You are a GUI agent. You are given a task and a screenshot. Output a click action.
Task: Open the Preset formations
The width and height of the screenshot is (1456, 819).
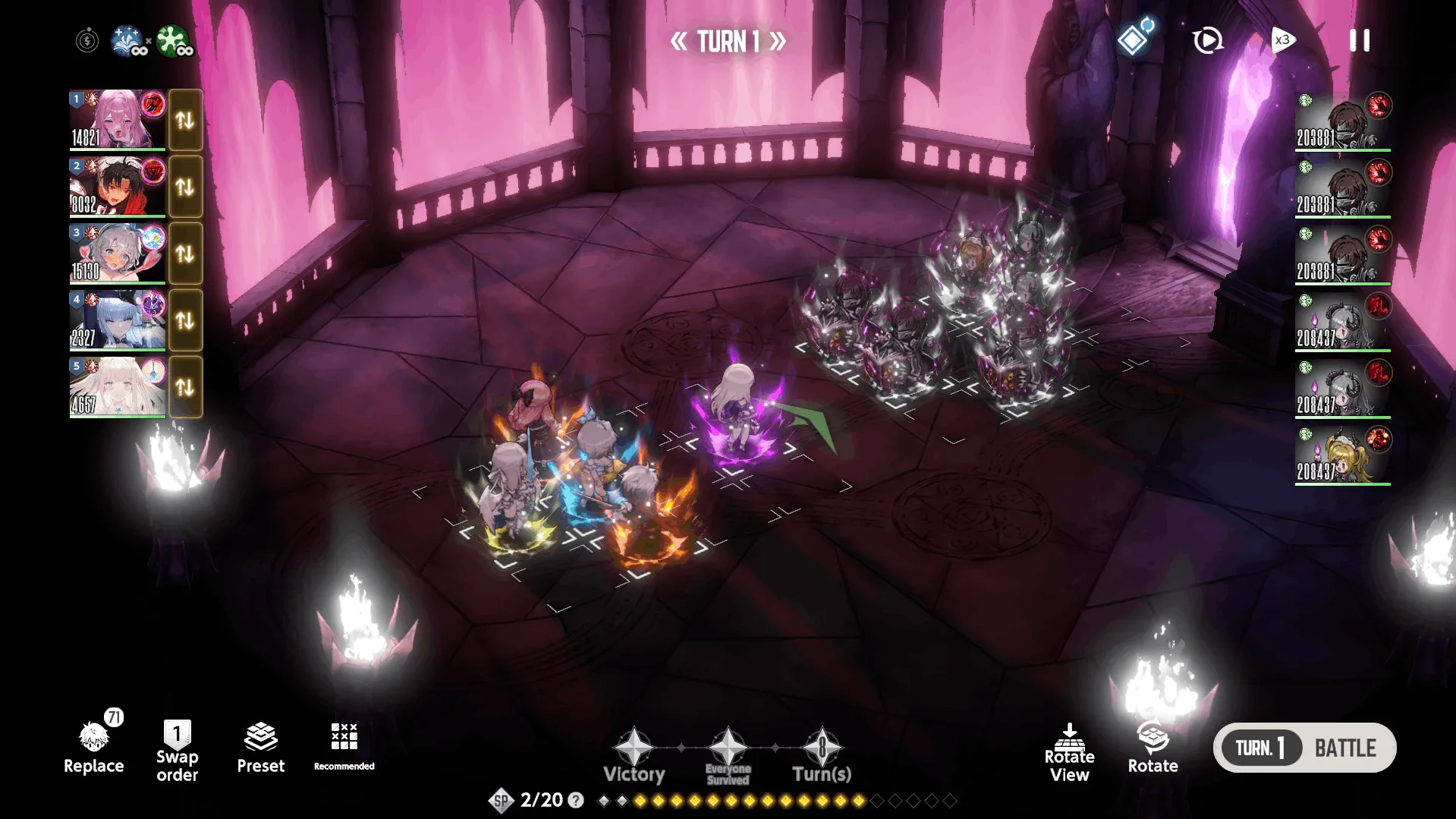[x=260, y=748]
